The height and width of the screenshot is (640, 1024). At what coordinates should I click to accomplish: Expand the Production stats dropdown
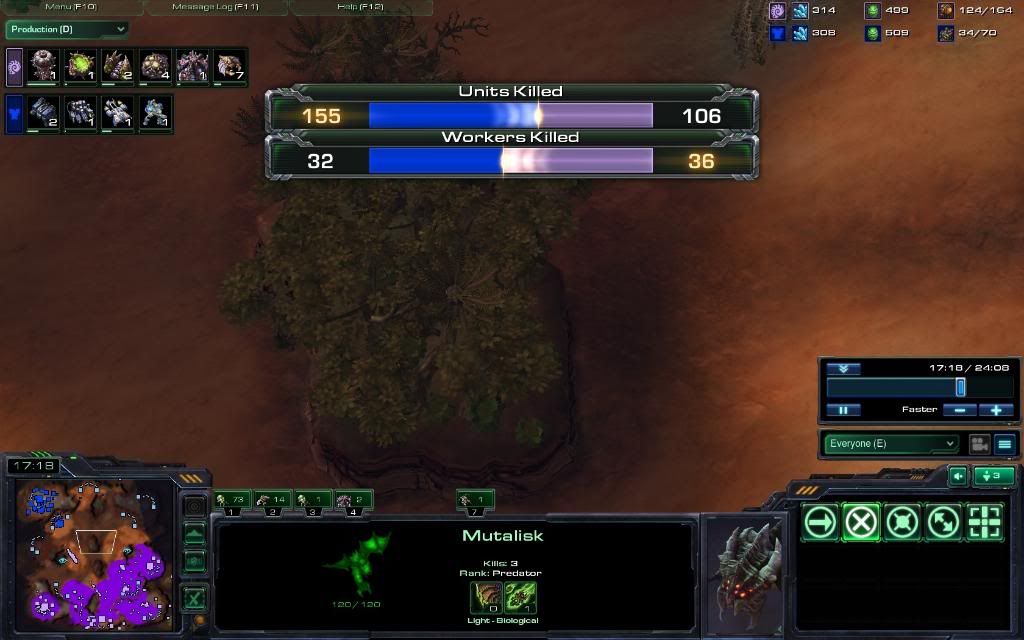[x=68, y=30]
